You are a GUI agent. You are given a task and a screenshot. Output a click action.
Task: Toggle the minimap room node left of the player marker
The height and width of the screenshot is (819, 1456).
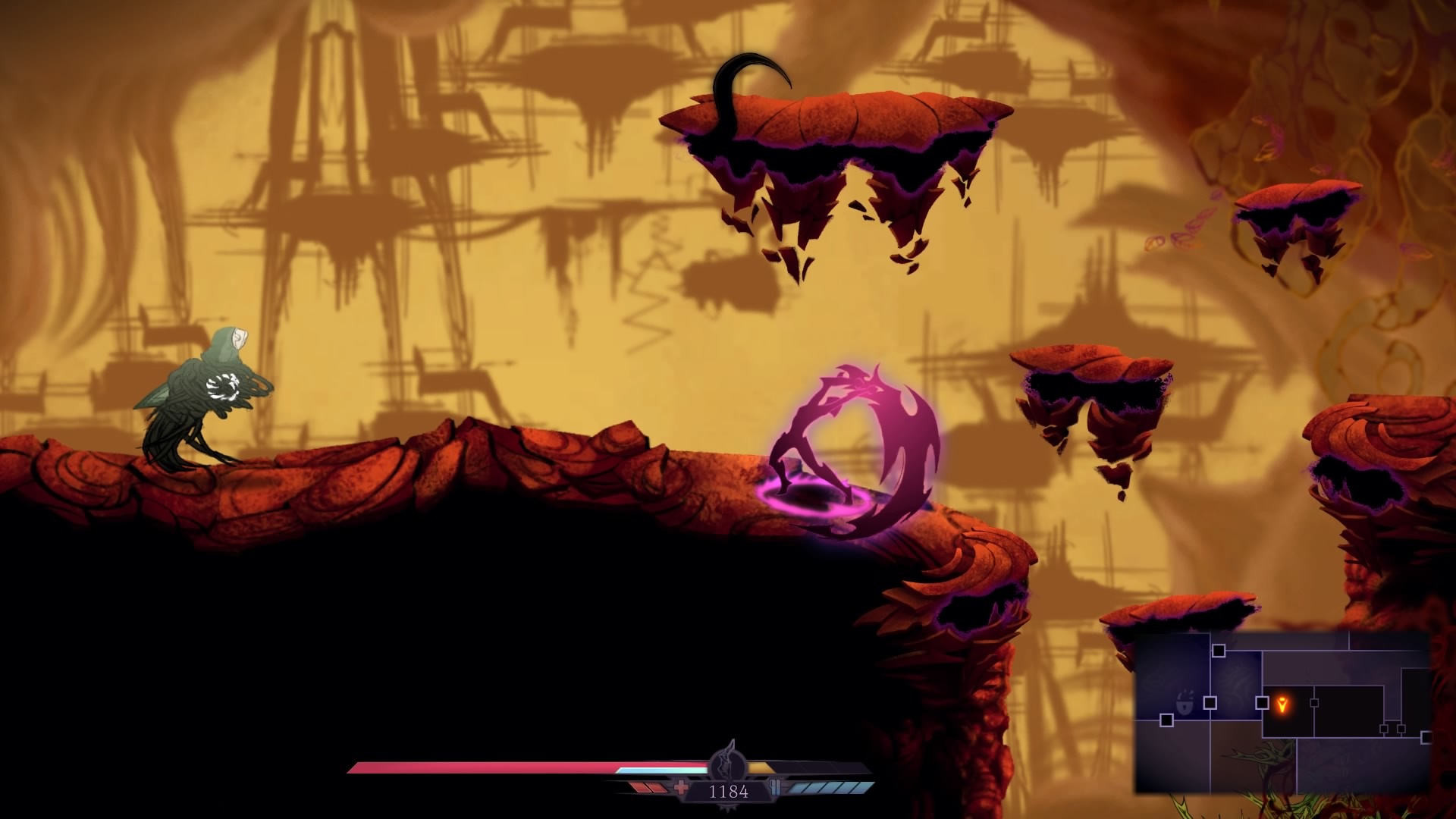coord(1261,702)
